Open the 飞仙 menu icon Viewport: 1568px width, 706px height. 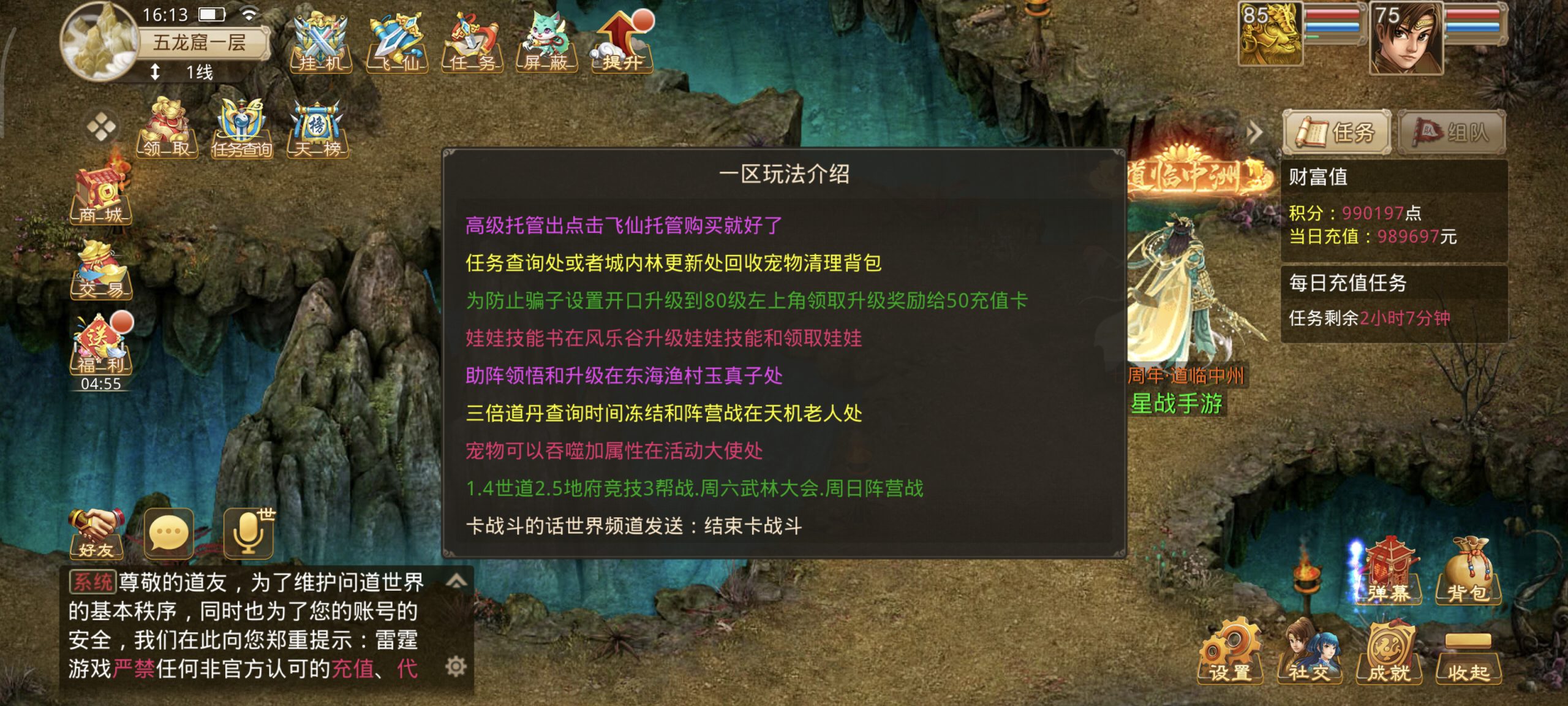point(397,43)
